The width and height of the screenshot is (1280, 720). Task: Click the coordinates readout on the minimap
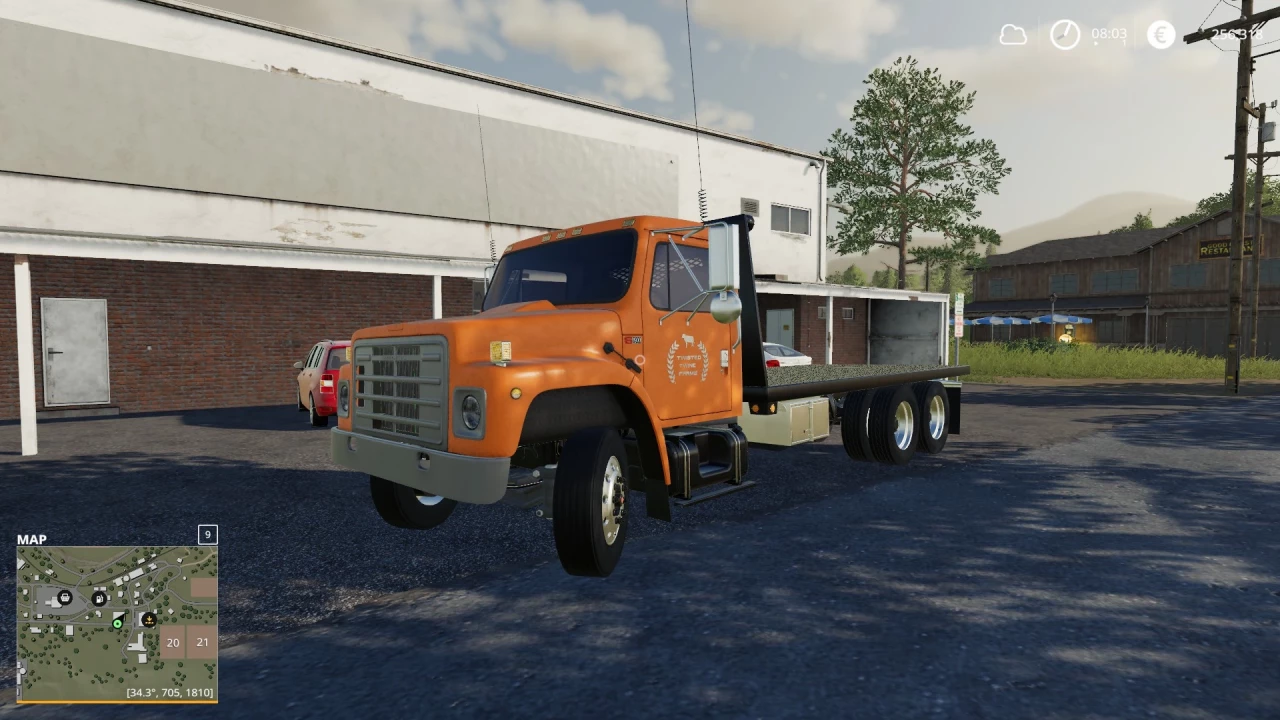[168, 693]
